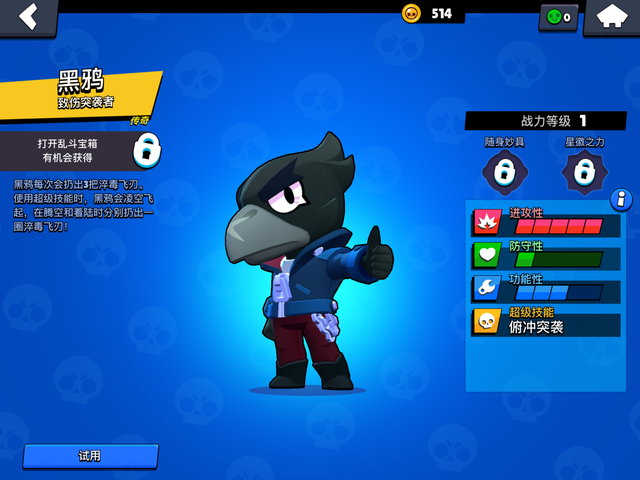View the 进攻性 offense stat row
The width and height of the screenshot is (640, 480).
546,222
